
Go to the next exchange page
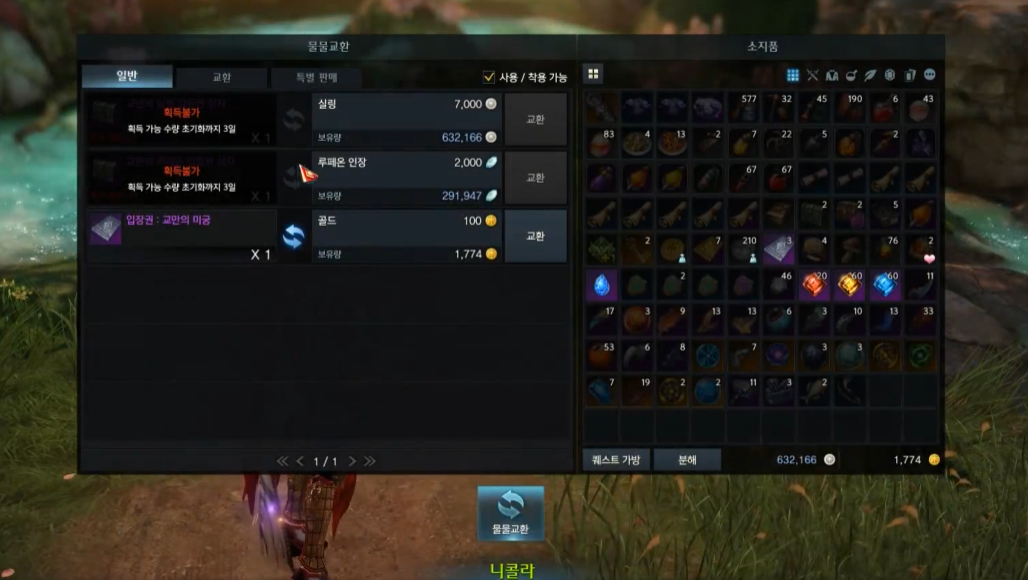point(353,461)
